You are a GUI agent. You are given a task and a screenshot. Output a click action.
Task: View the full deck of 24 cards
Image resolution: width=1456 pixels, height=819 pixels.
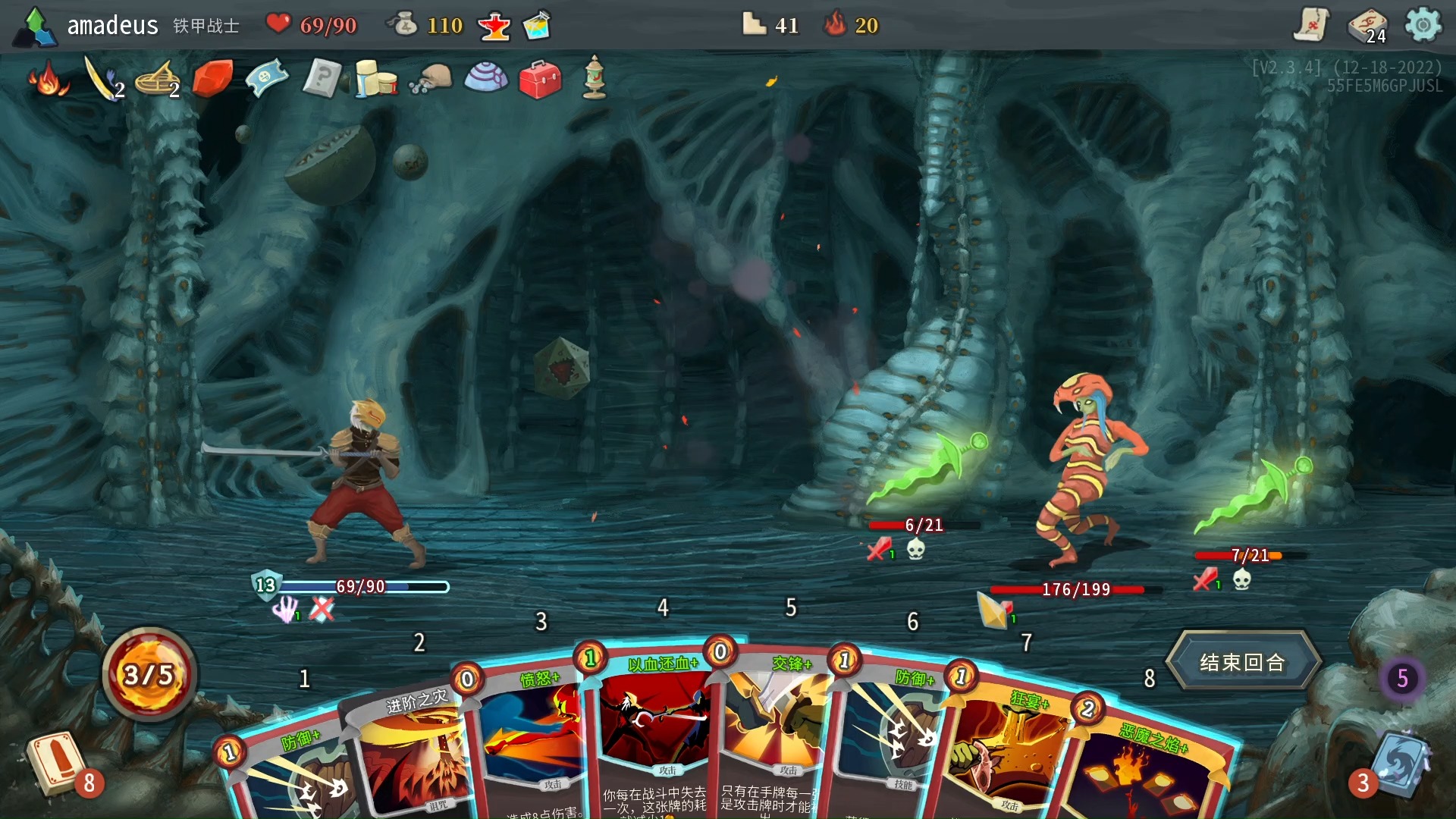coord(1367,27)
